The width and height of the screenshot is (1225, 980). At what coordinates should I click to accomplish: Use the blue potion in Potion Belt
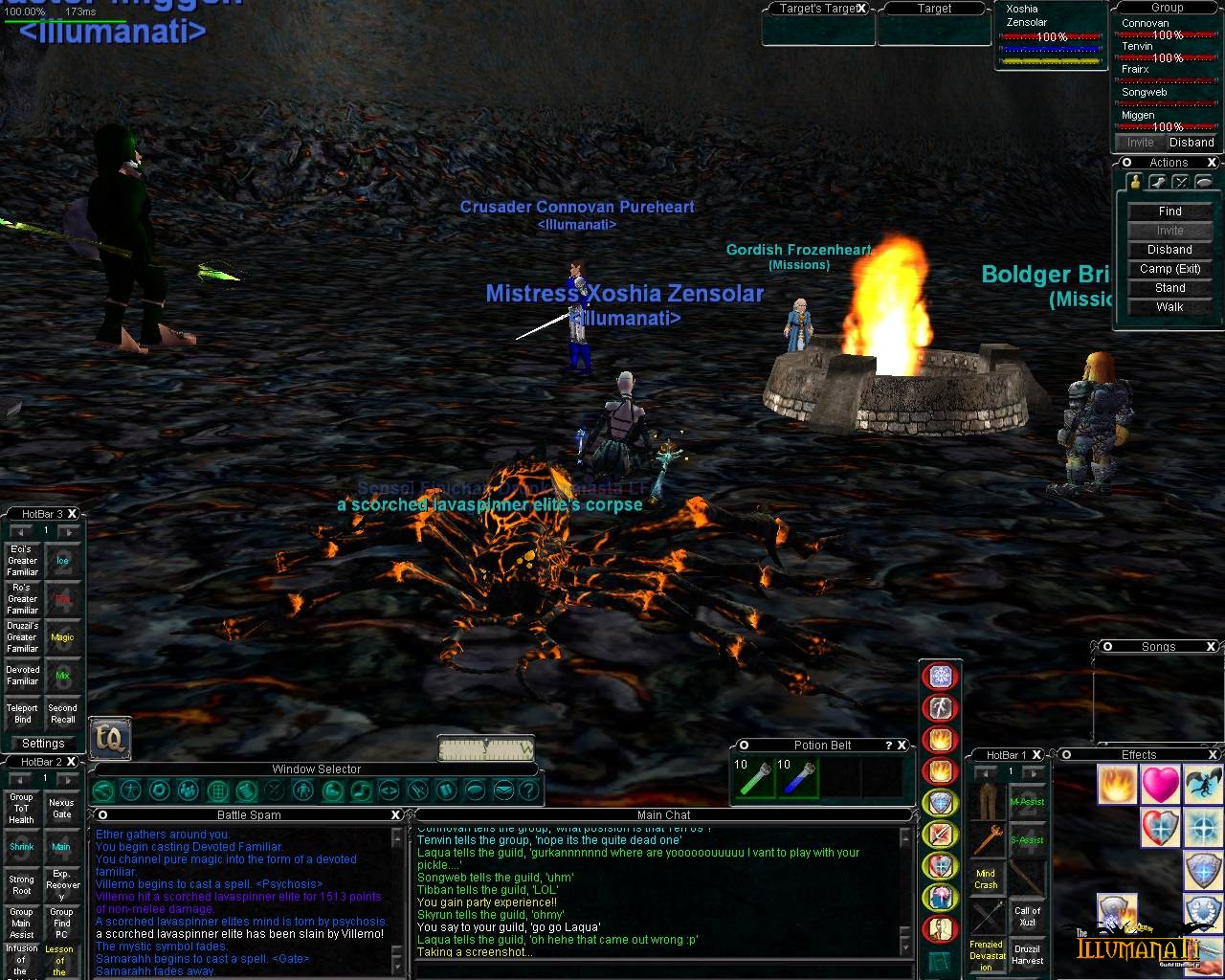(797, 778)
